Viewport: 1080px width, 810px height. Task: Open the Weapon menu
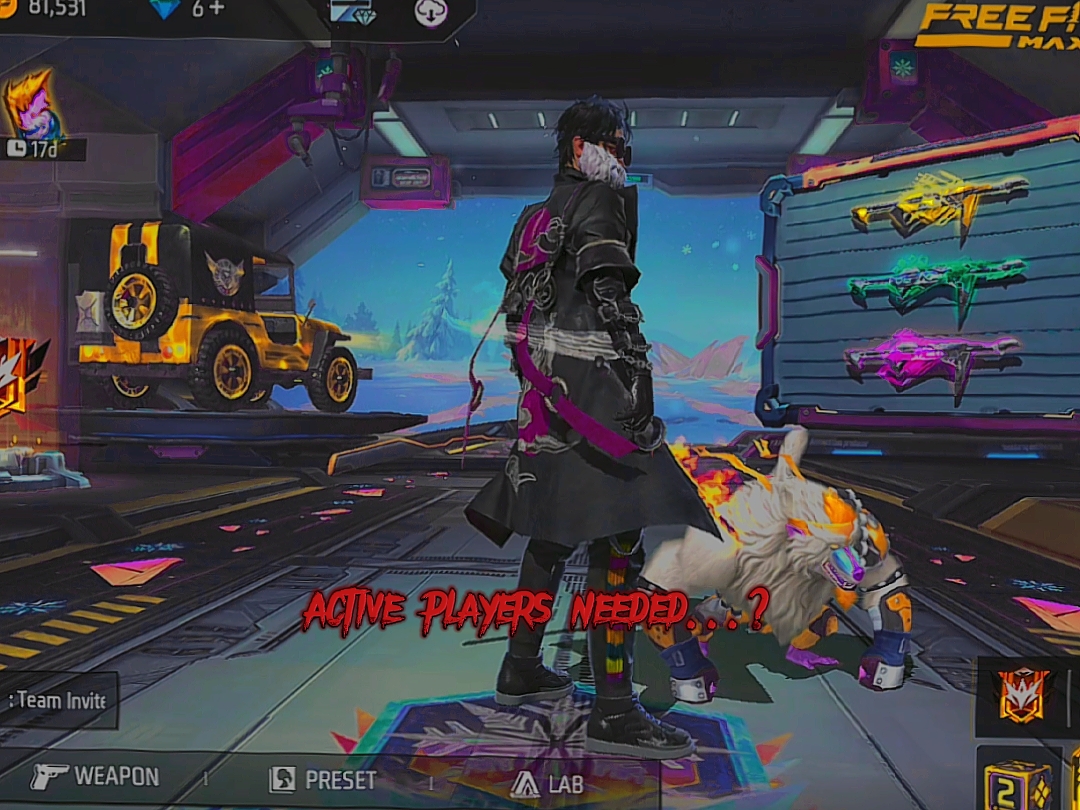tap(95, 777)
